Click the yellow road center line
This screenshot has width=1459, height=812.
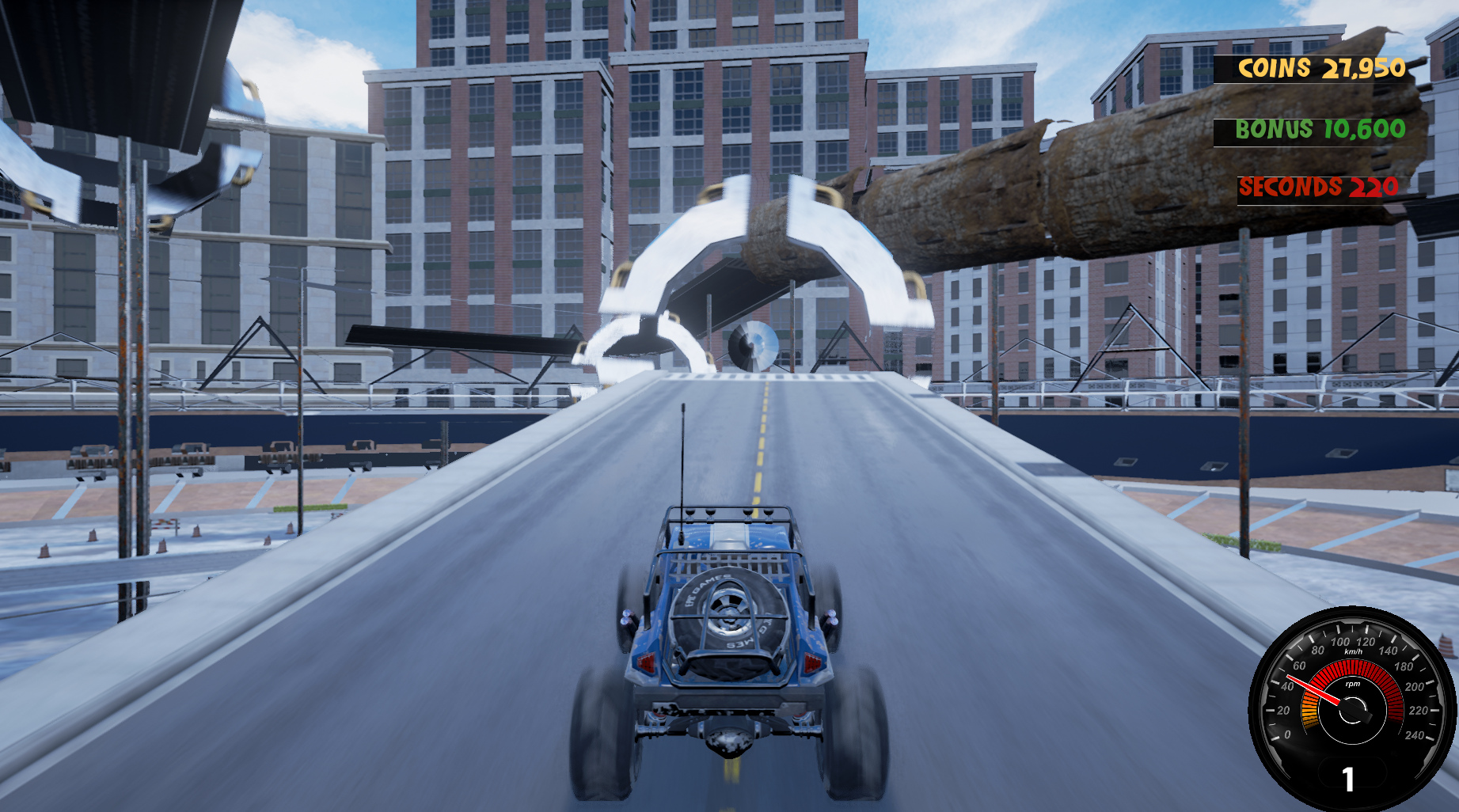coord(762,443)
